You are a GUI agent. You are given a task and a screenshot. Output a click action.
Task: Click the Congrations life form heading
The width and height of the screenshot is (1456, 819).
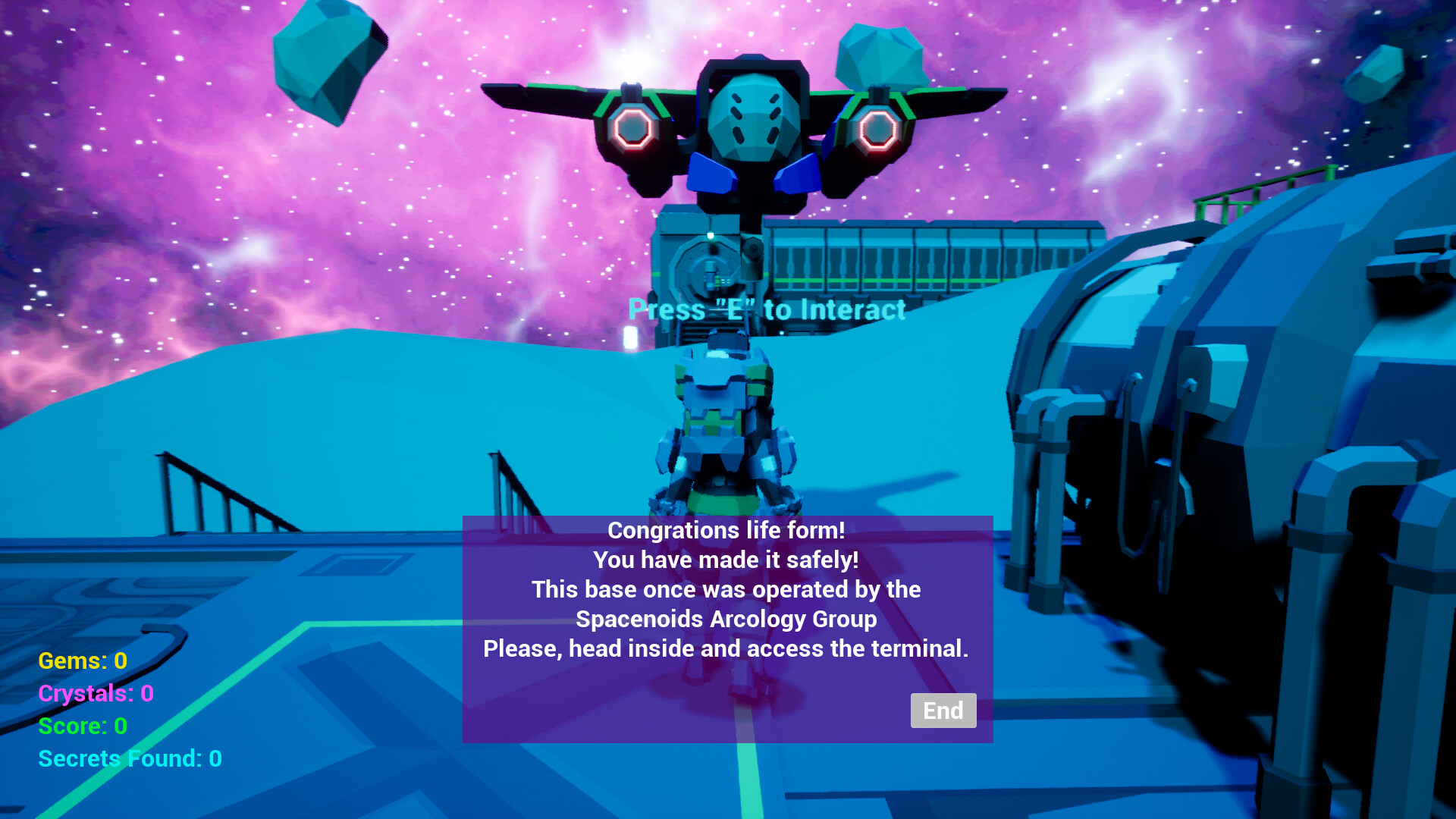point(728,531)
